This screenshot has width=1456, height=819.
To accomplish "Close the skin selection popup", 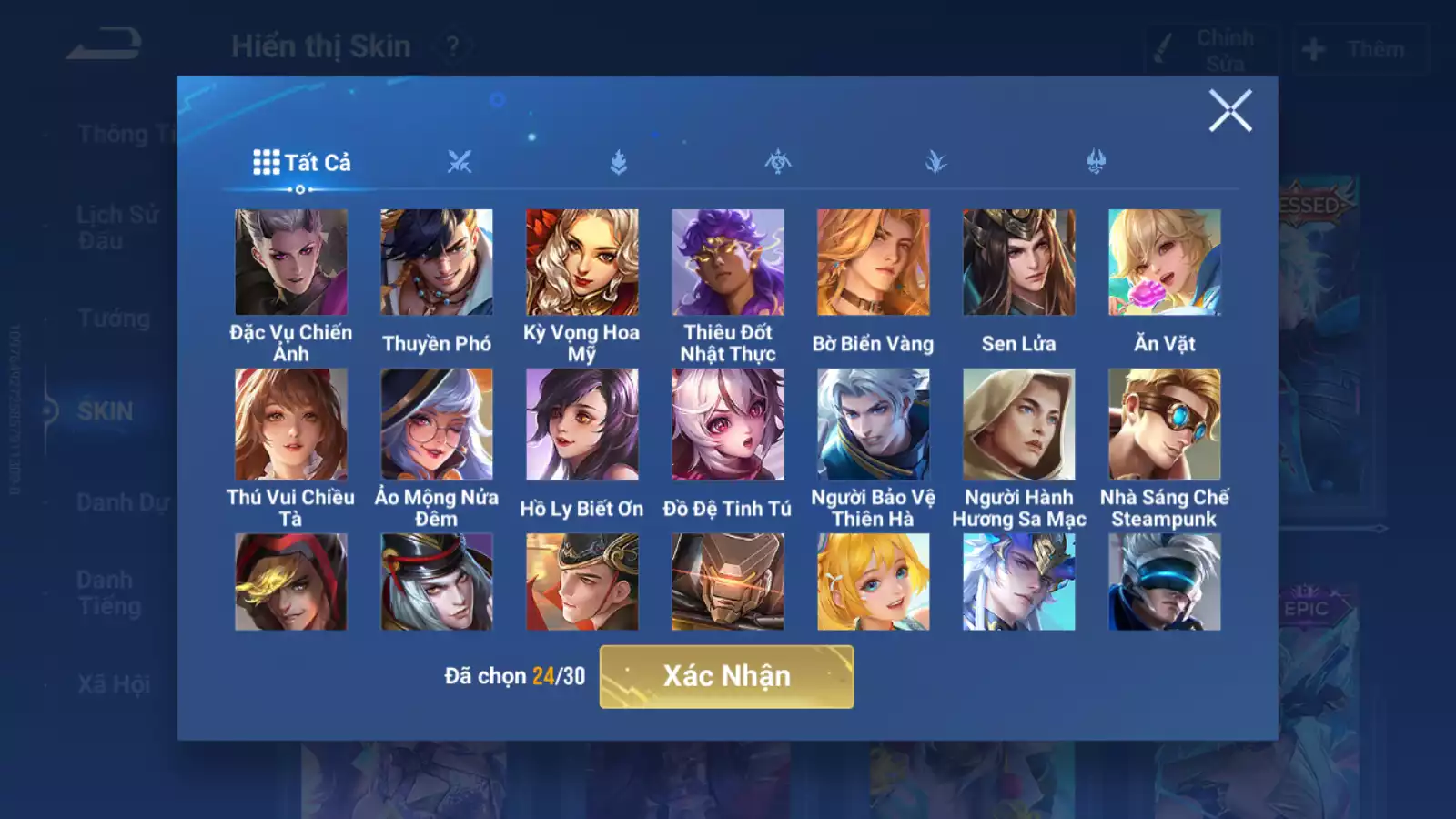I will (x=1230, y=111).
